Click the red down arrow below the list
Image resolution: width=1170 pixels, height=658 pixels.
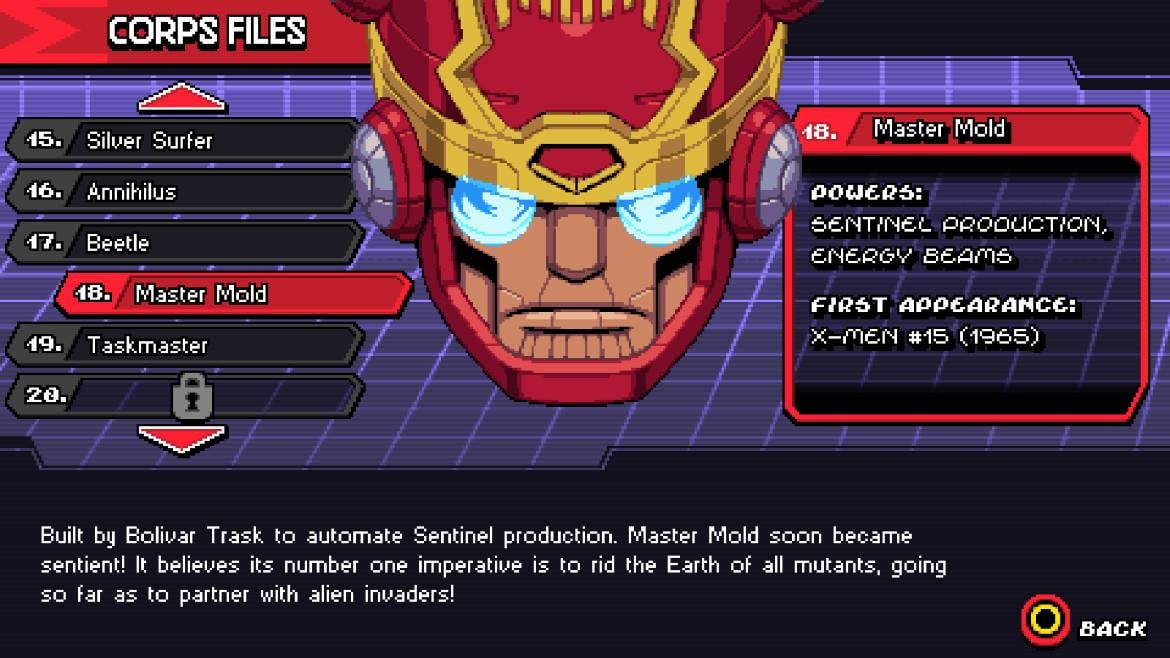pos(181,438)
